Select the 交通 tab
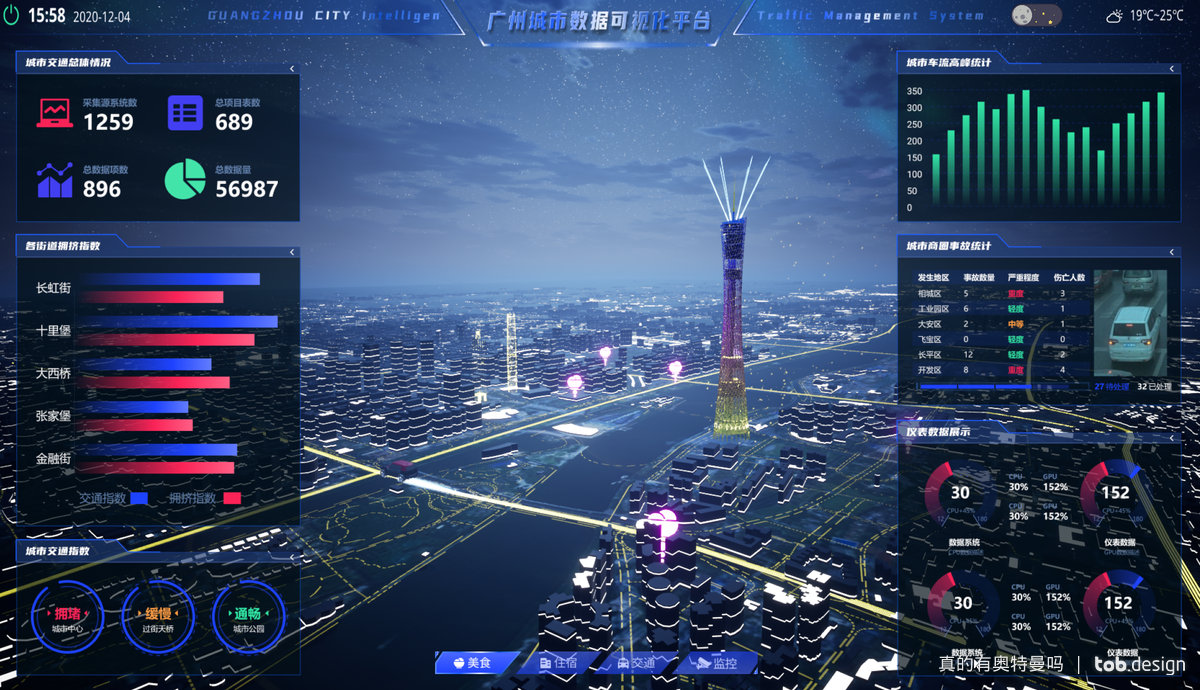 [637, 662]
